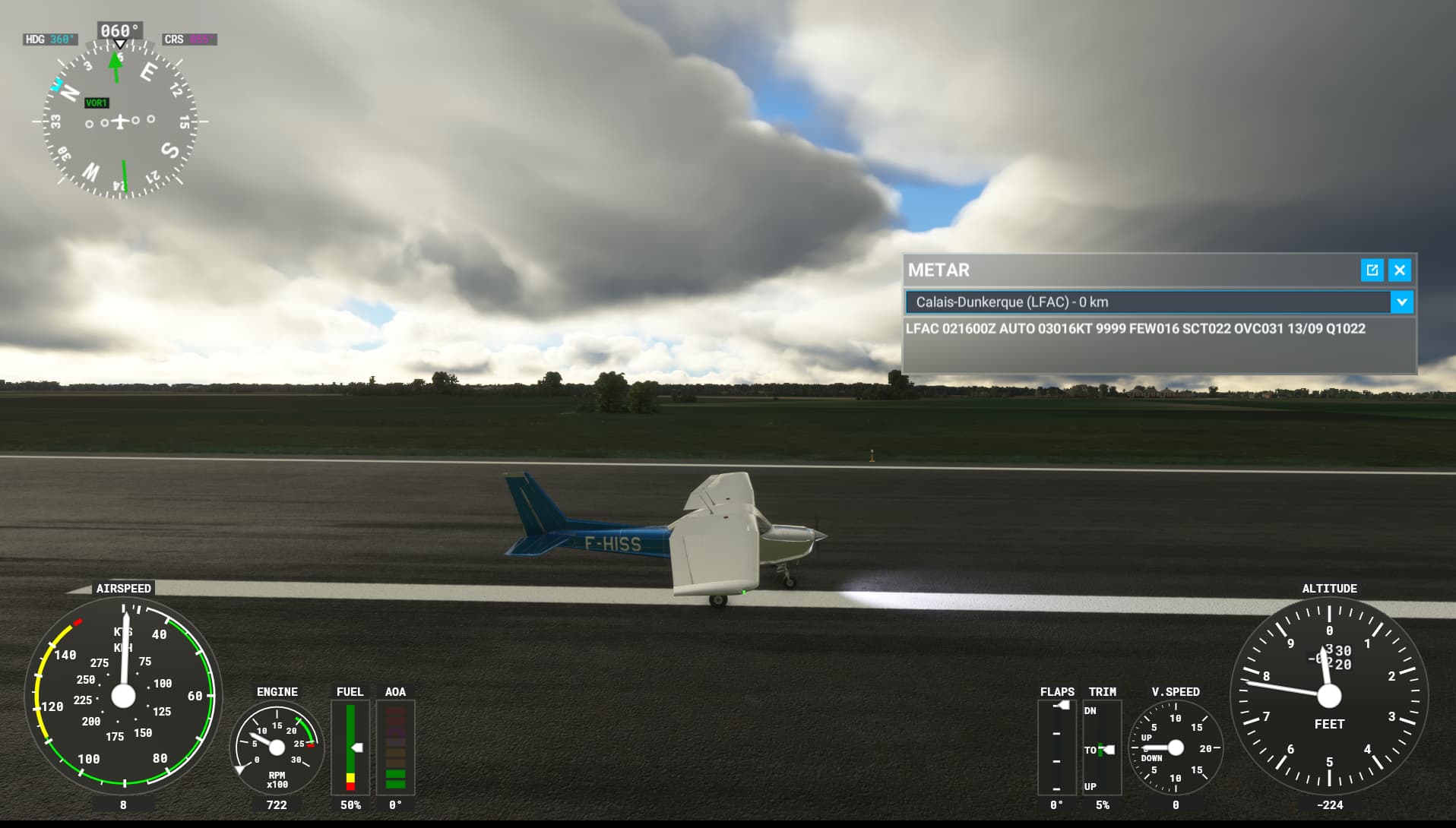
Task: Click the ALTITUDE feet gauge
Action: pos(1329,695)
